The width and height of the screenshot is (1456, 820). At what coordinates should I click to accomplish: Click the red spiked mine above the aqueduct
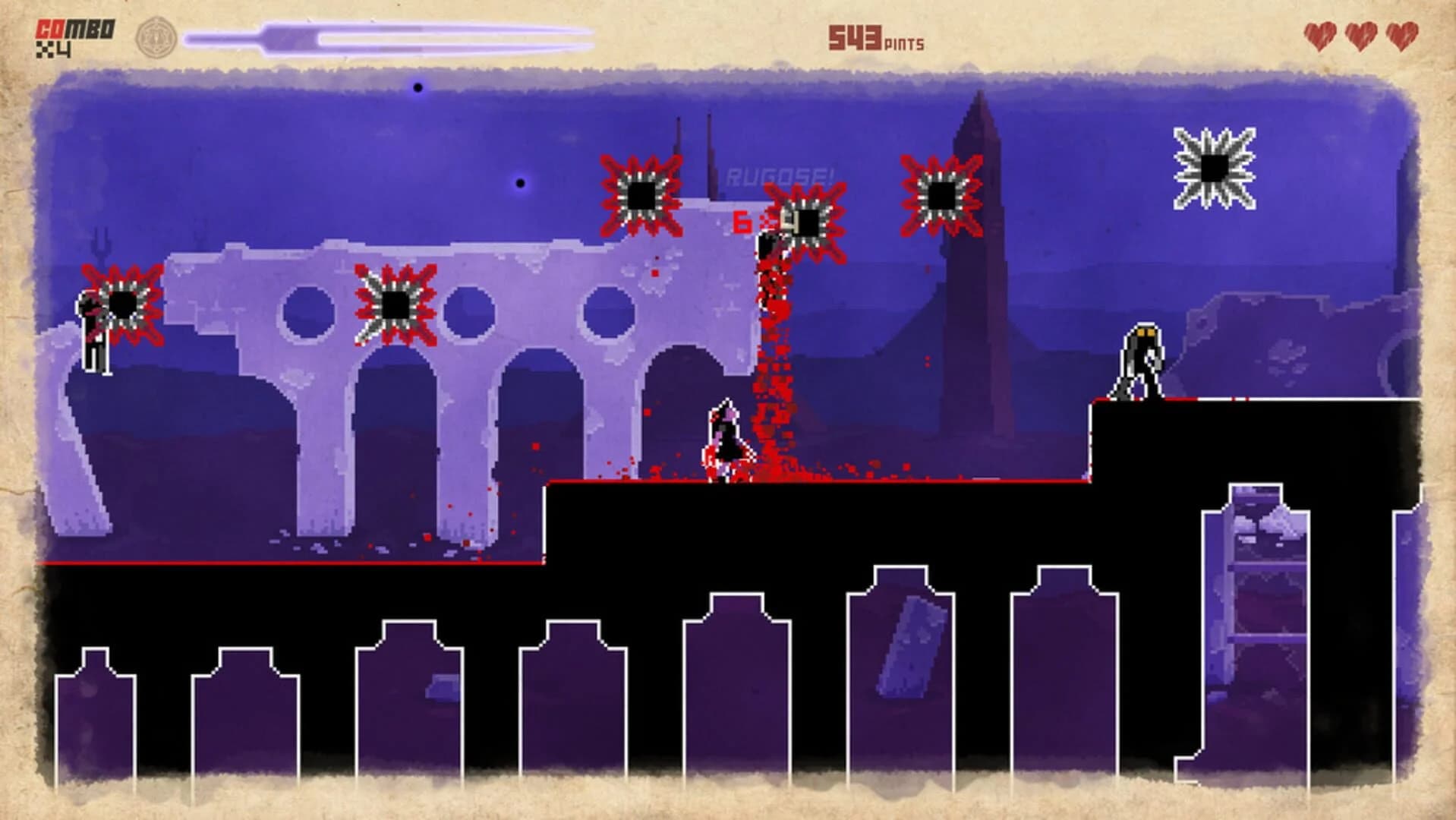coord(641,194)
